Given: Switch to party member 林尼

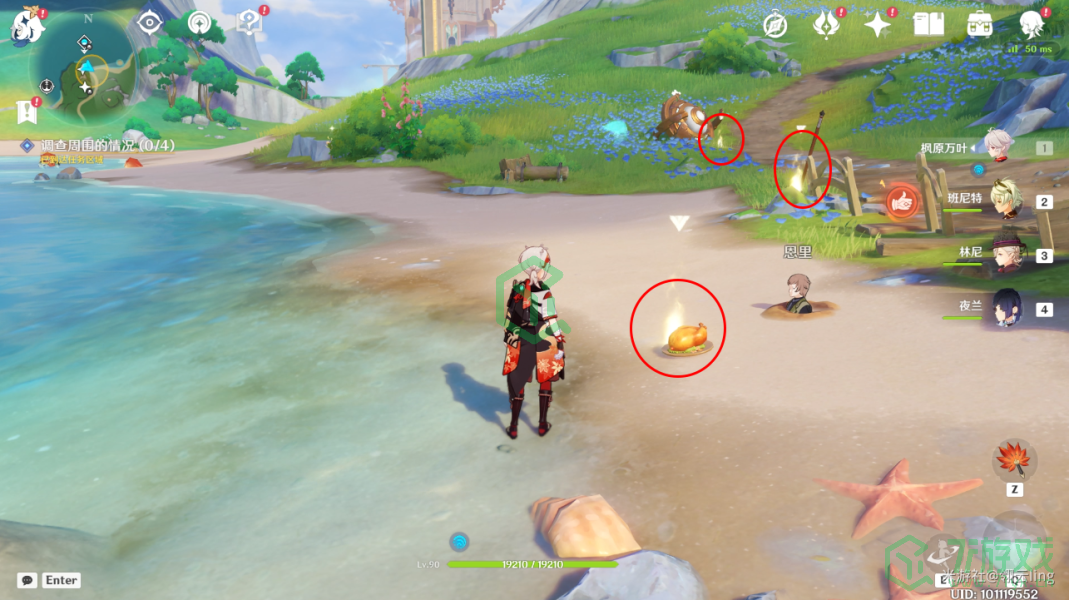Looking at the screenshot, I should coord(1005,254).
